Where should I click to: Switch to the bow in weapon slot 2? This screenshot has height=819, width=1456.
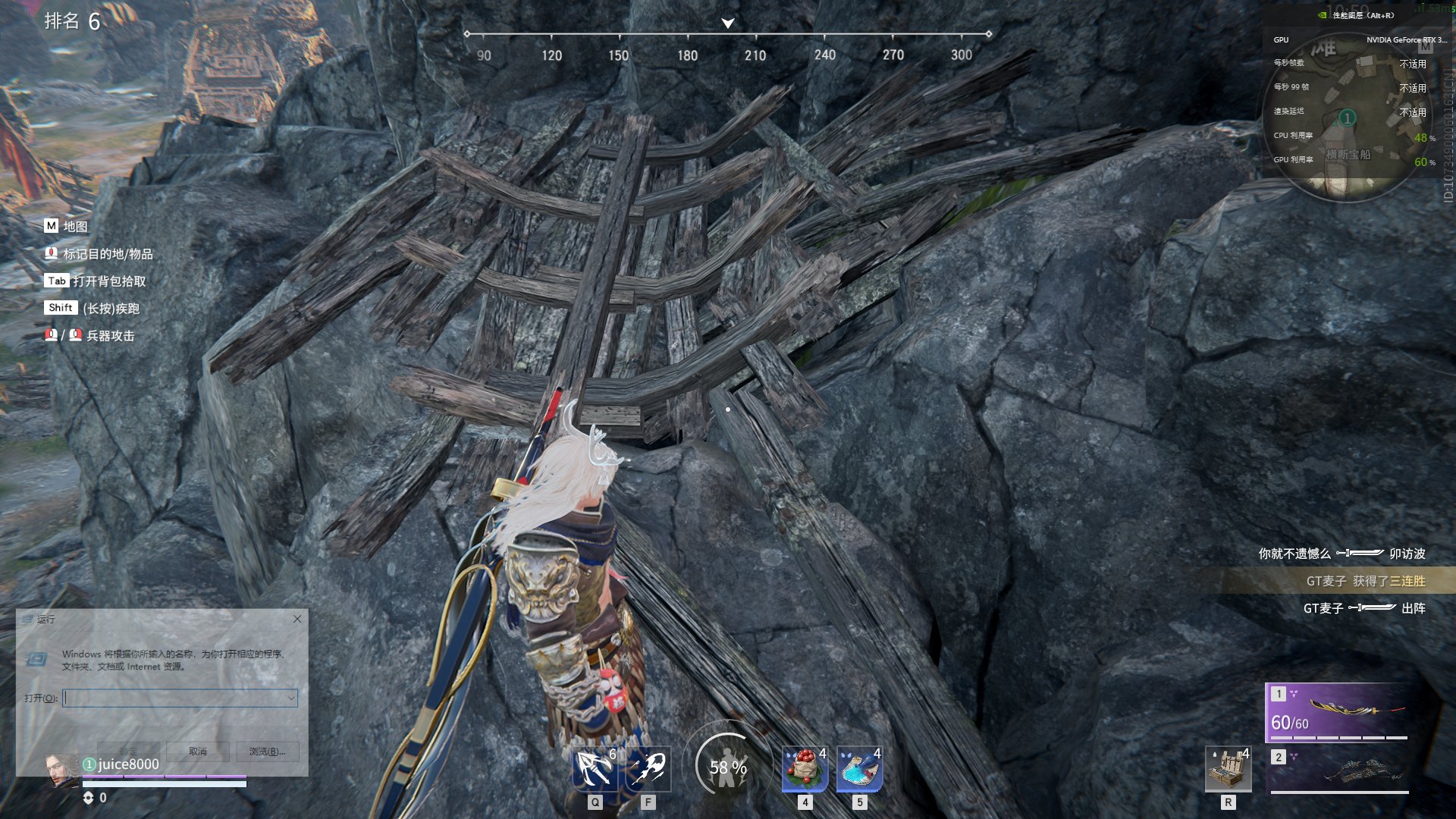coord(1338,769)
